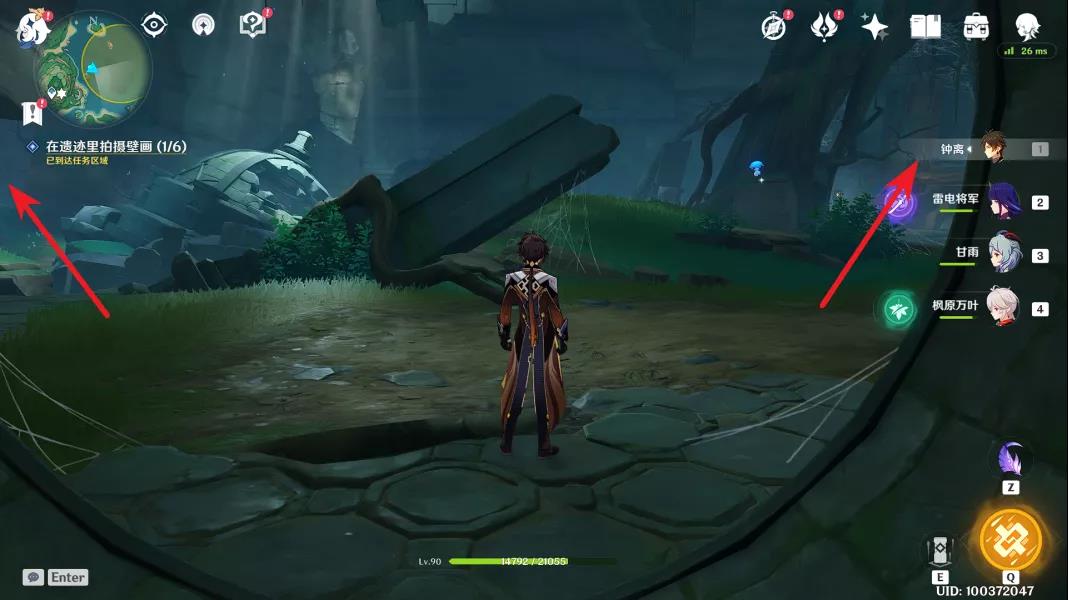Use the purple feather gadget
The image size is (1068, 600).
click(x=1010, y=461)
